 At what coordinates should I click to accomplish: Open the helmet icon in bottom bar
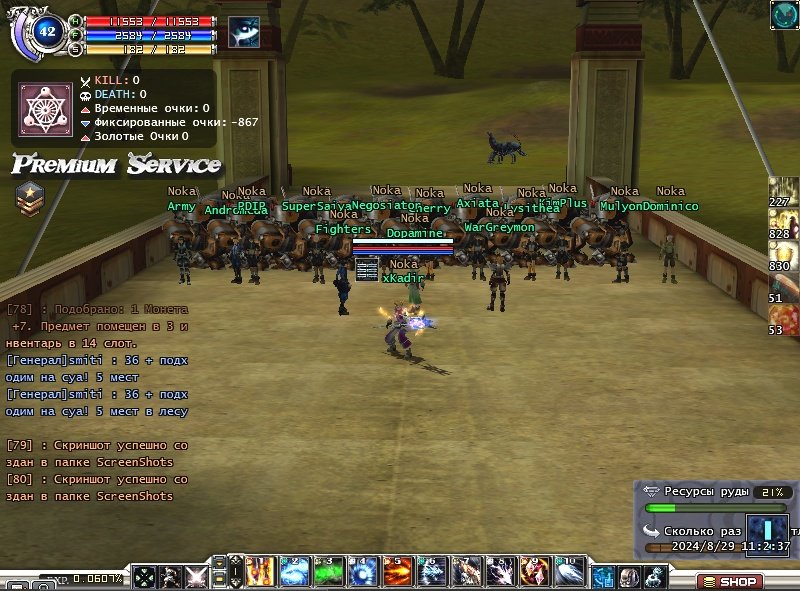[x=630, y=577]
